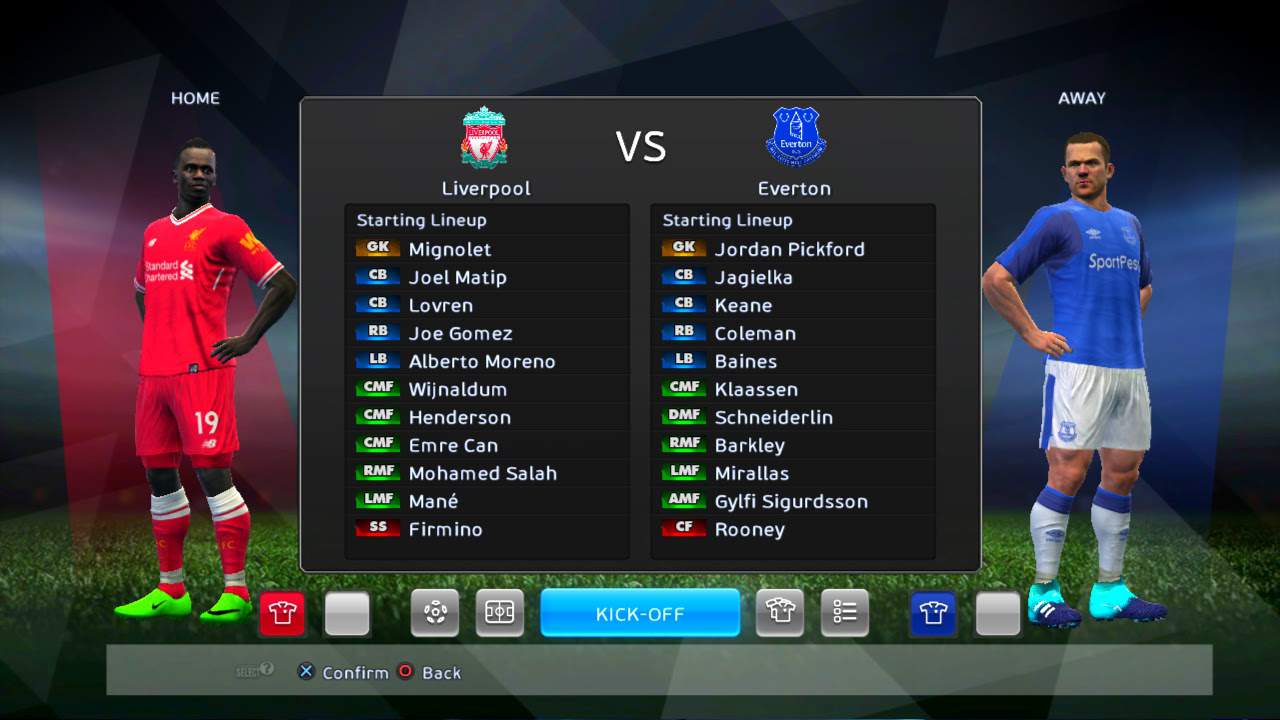Image resolution: width=1280 pixels, height=720 pixels.
Task: Select the Everton club crest
Action: [795, 138]
